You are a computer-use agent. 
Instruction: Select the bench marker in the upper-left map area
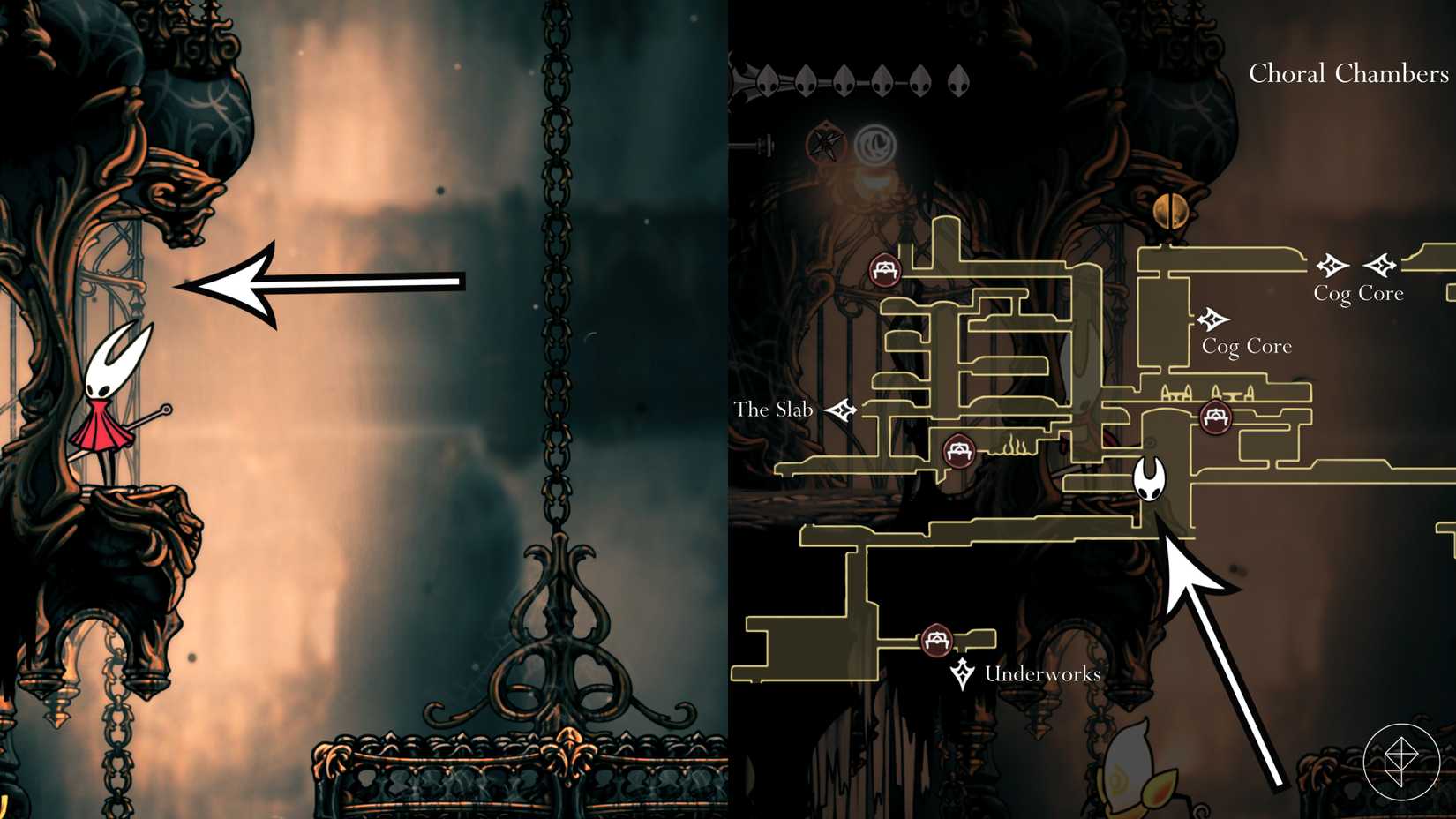(885, 270)
